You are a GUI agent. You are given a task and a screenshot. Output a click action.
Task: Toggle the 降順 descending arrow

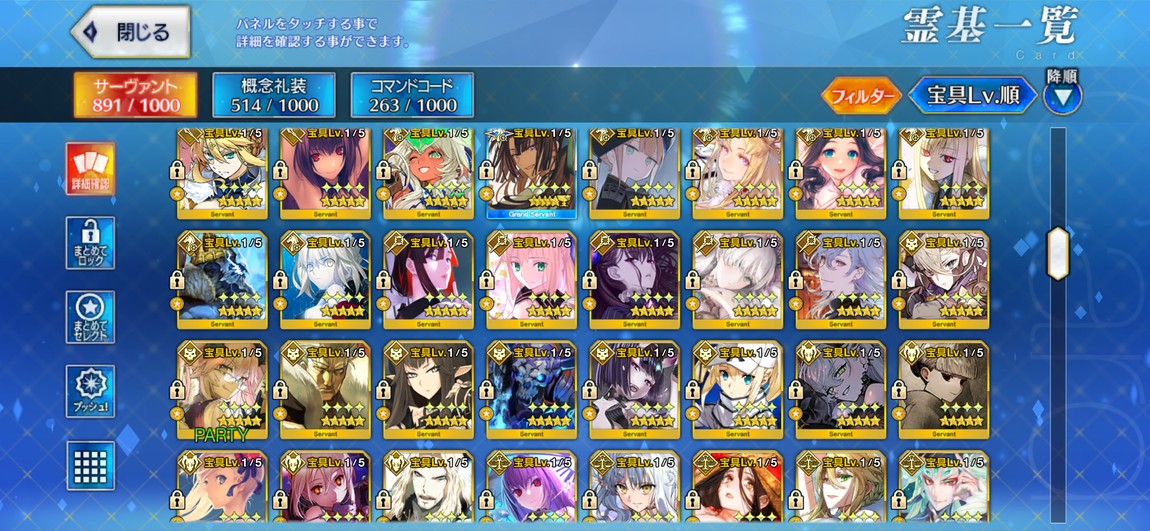[1062, 96]
